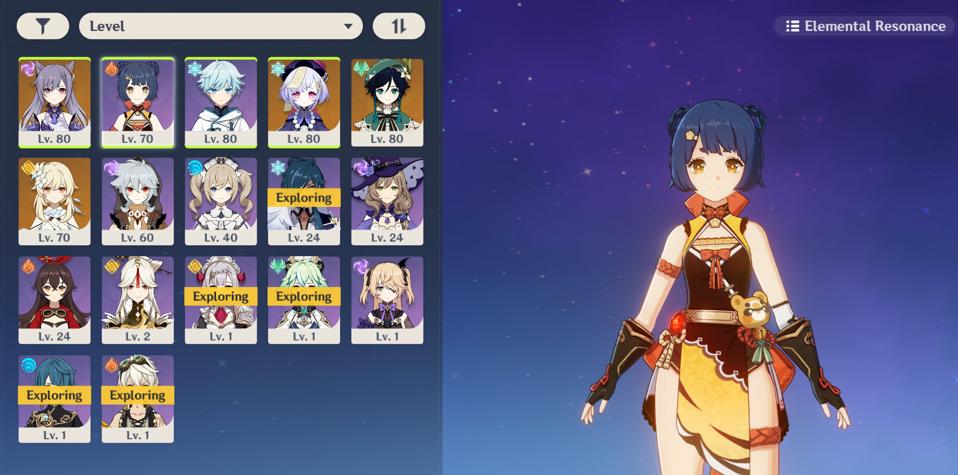Image resolution: width=958 pixels, height=475 pixels.
Task: Select Venti's Lv. 80 portrait
Action: 387,101
